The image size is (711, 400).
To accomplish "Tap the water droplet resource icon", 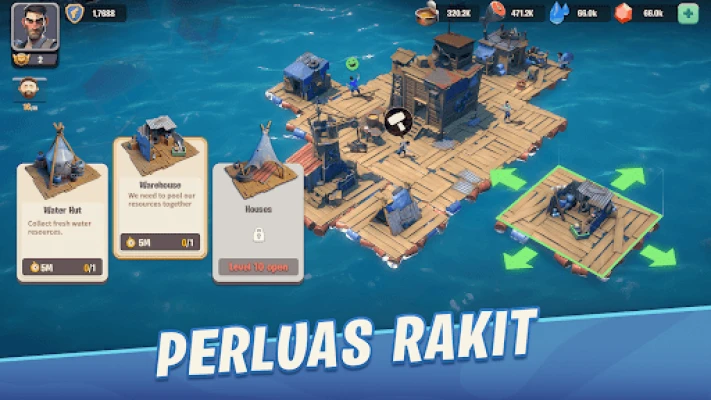I will click(558, 13).
